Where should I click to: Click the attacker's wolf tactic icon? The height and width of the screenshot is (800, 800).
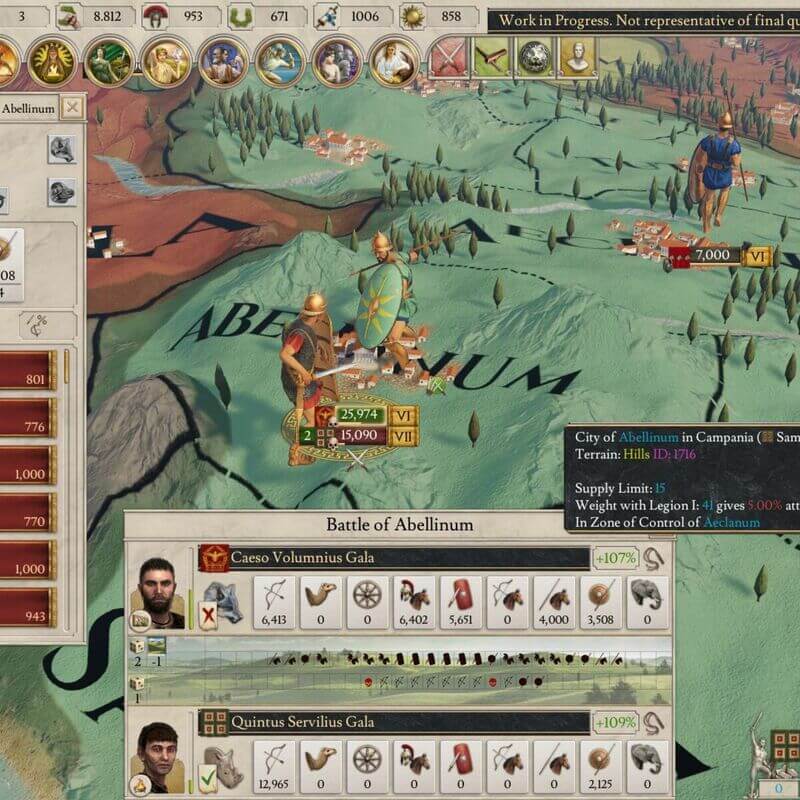coord(220,595)
